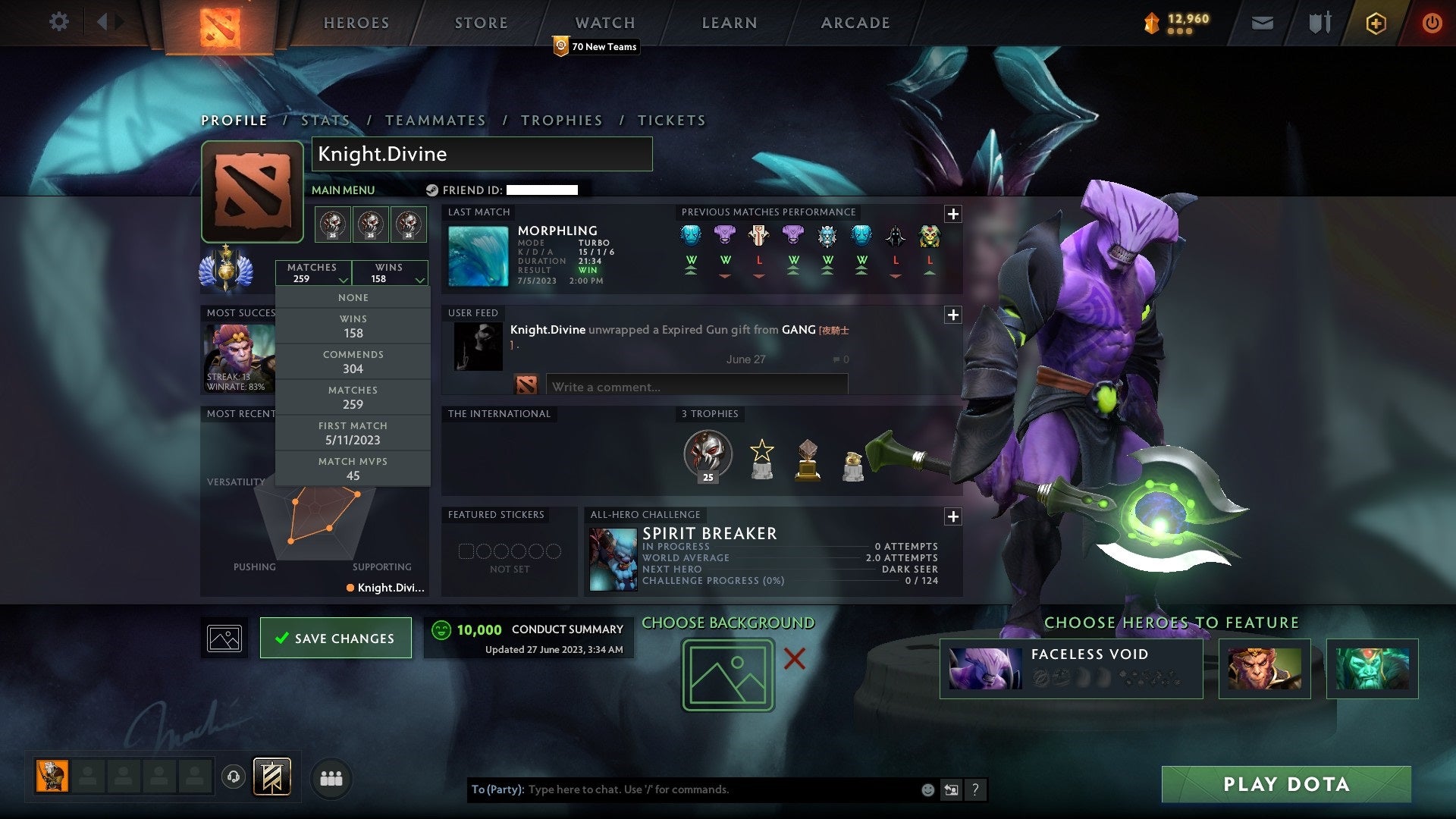This screenshot has width=1456, height=819.
Task: Select Commends 304 stat option
Action: [353, 362]
